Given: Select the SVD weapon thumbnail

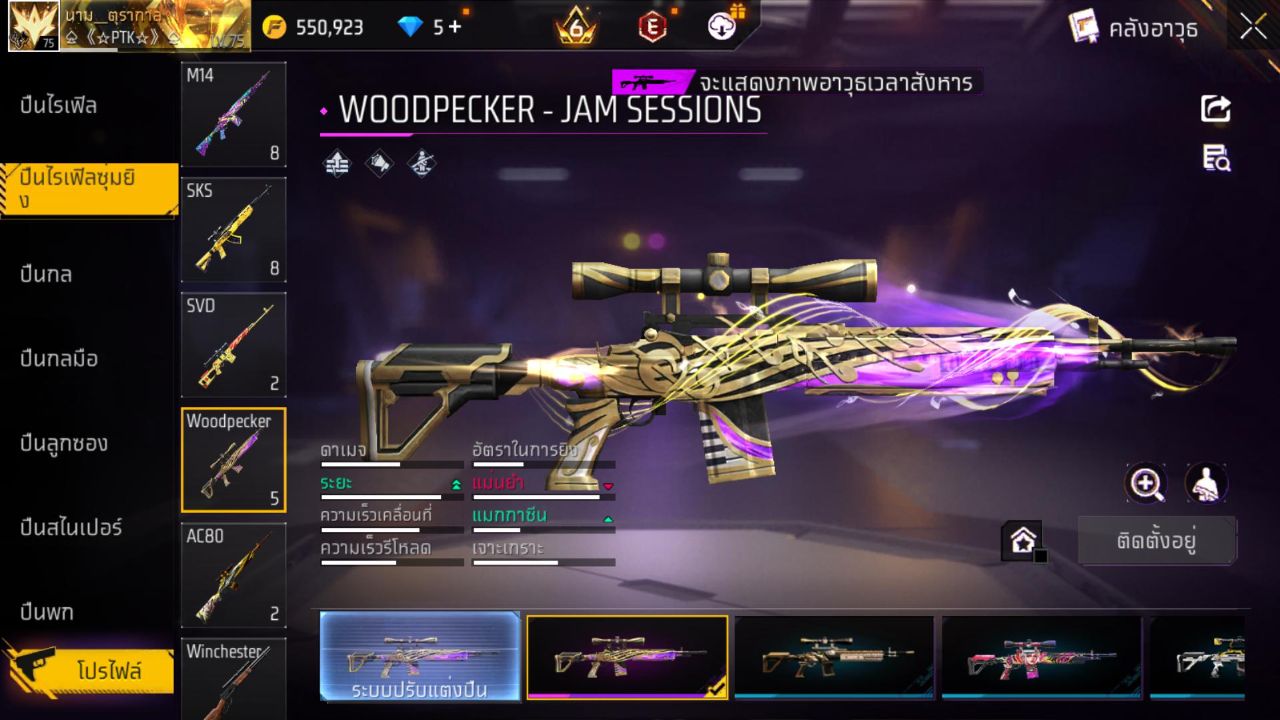Looking at the screenshot, I should [x=233, y=345].
